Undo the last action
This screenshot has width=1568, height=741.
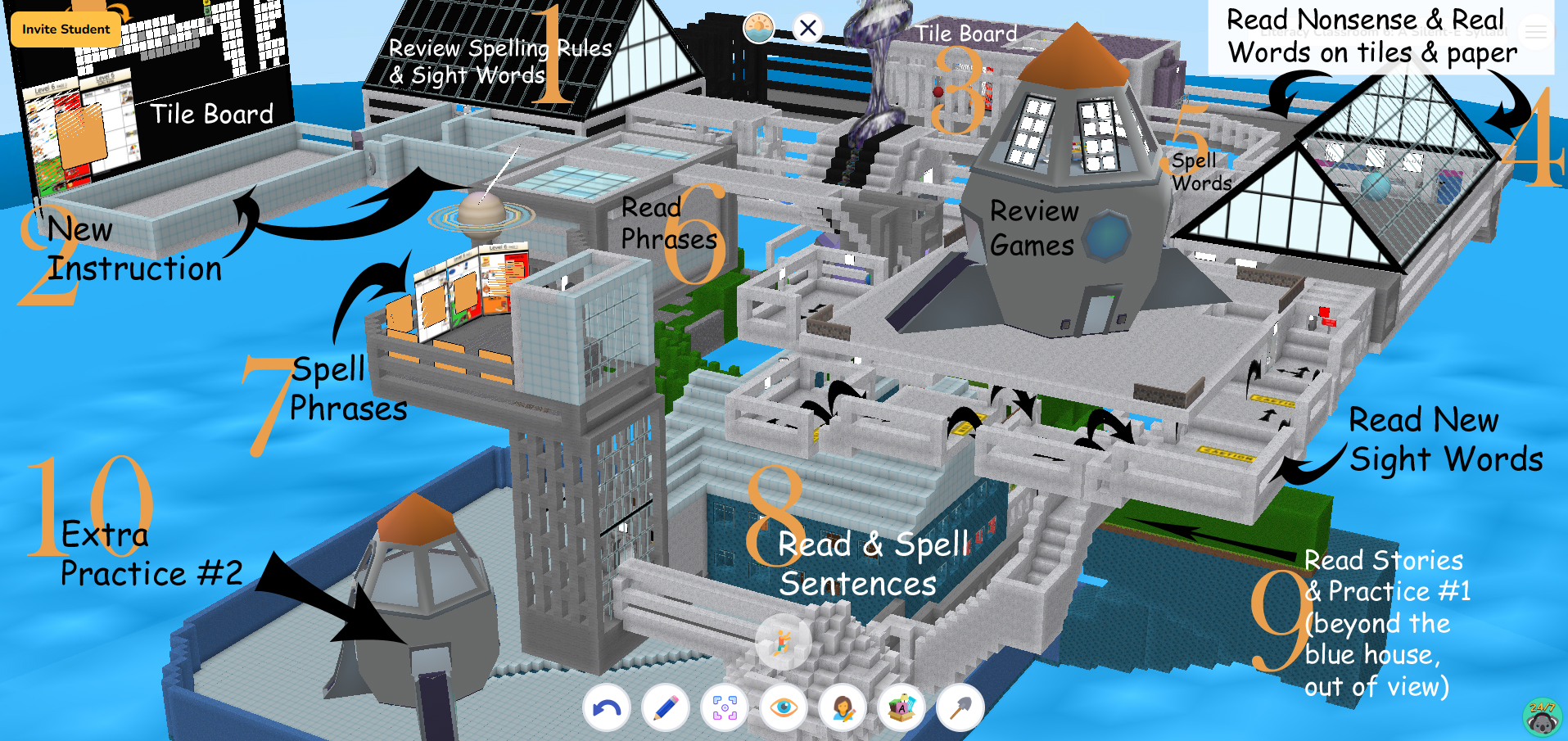tap(606, 707)
